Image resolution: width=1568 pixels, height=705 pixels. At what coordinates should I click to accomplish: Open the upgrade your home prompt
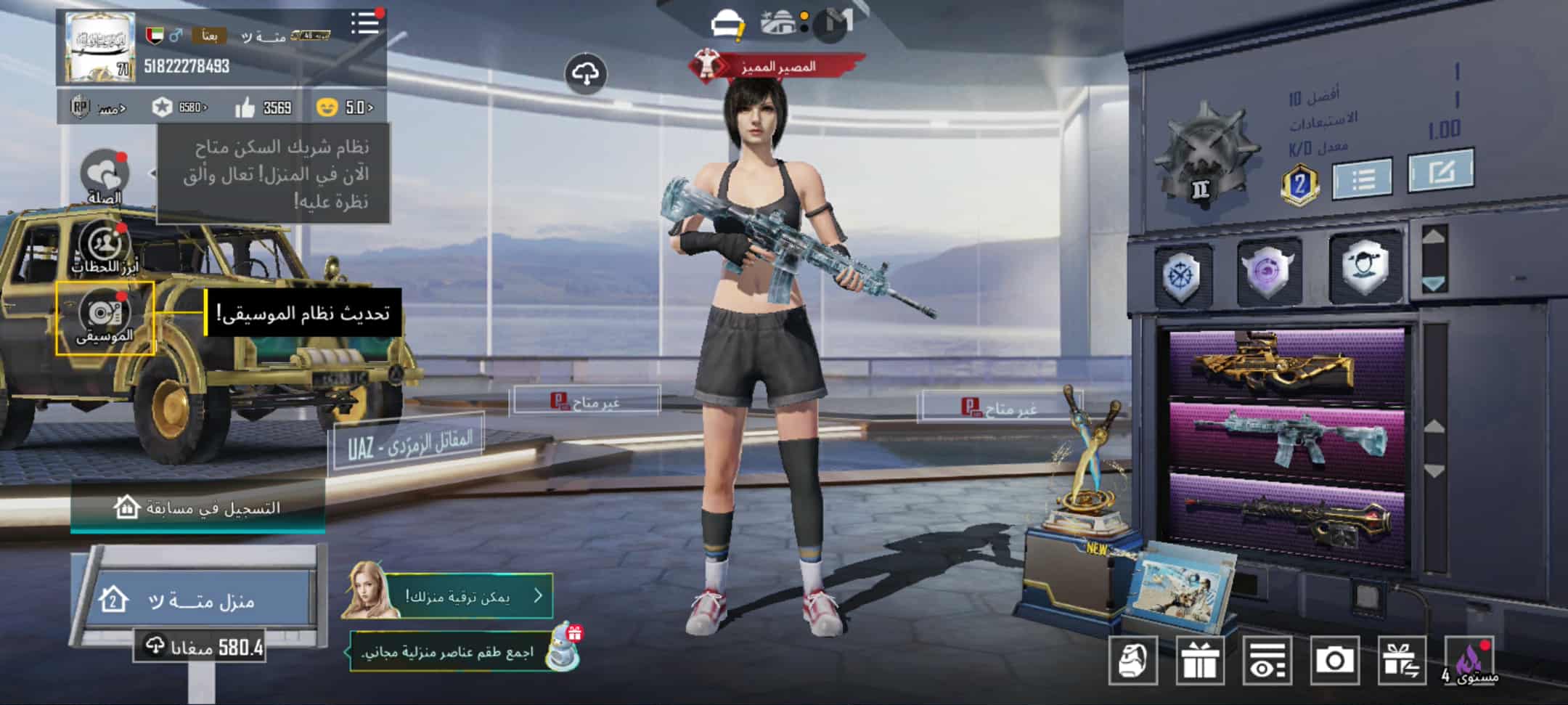(465, 596)
